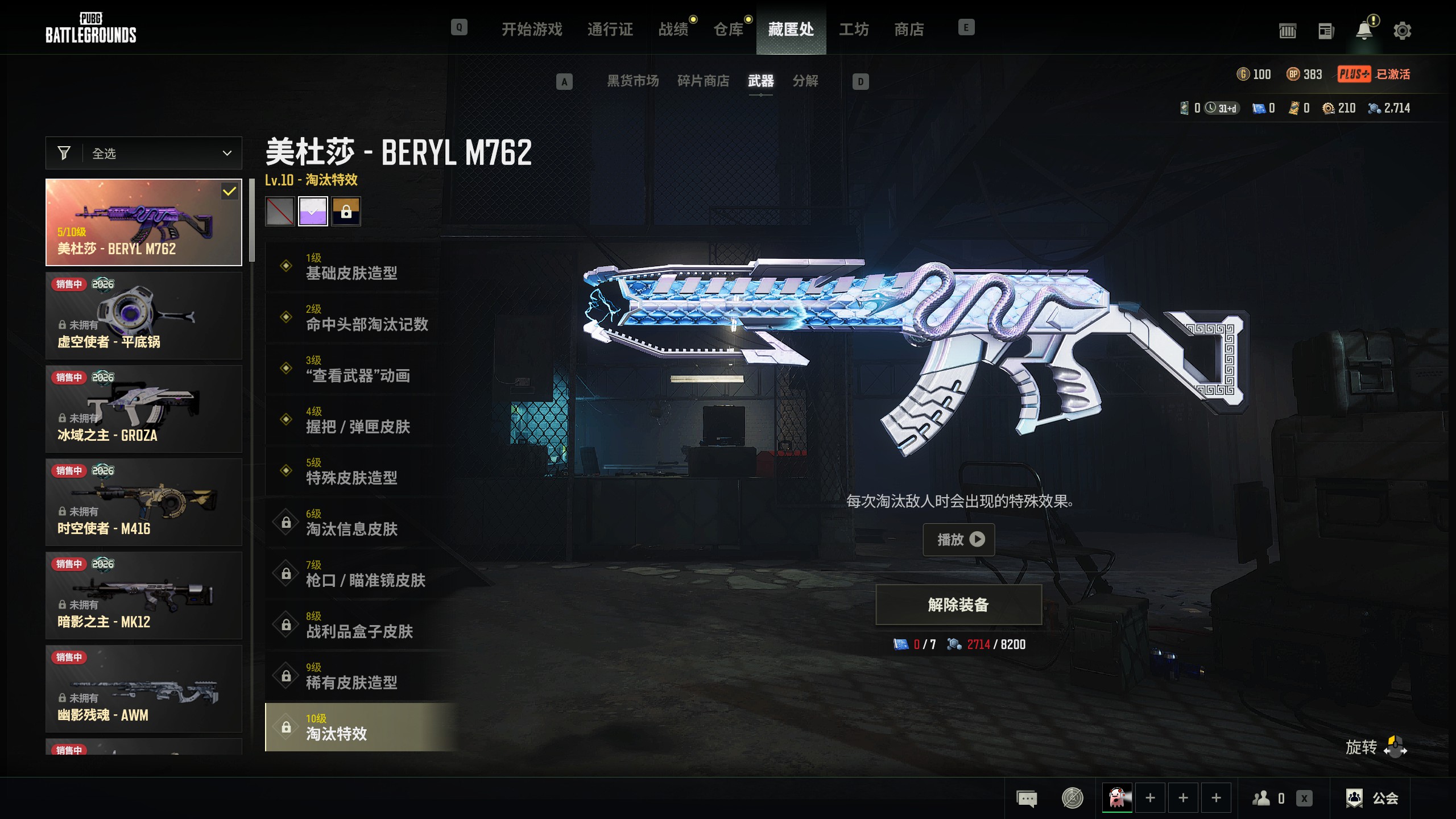Open the 黑货市场 sub-tab
Screen dimensions: 1456x819
point(632,81)
